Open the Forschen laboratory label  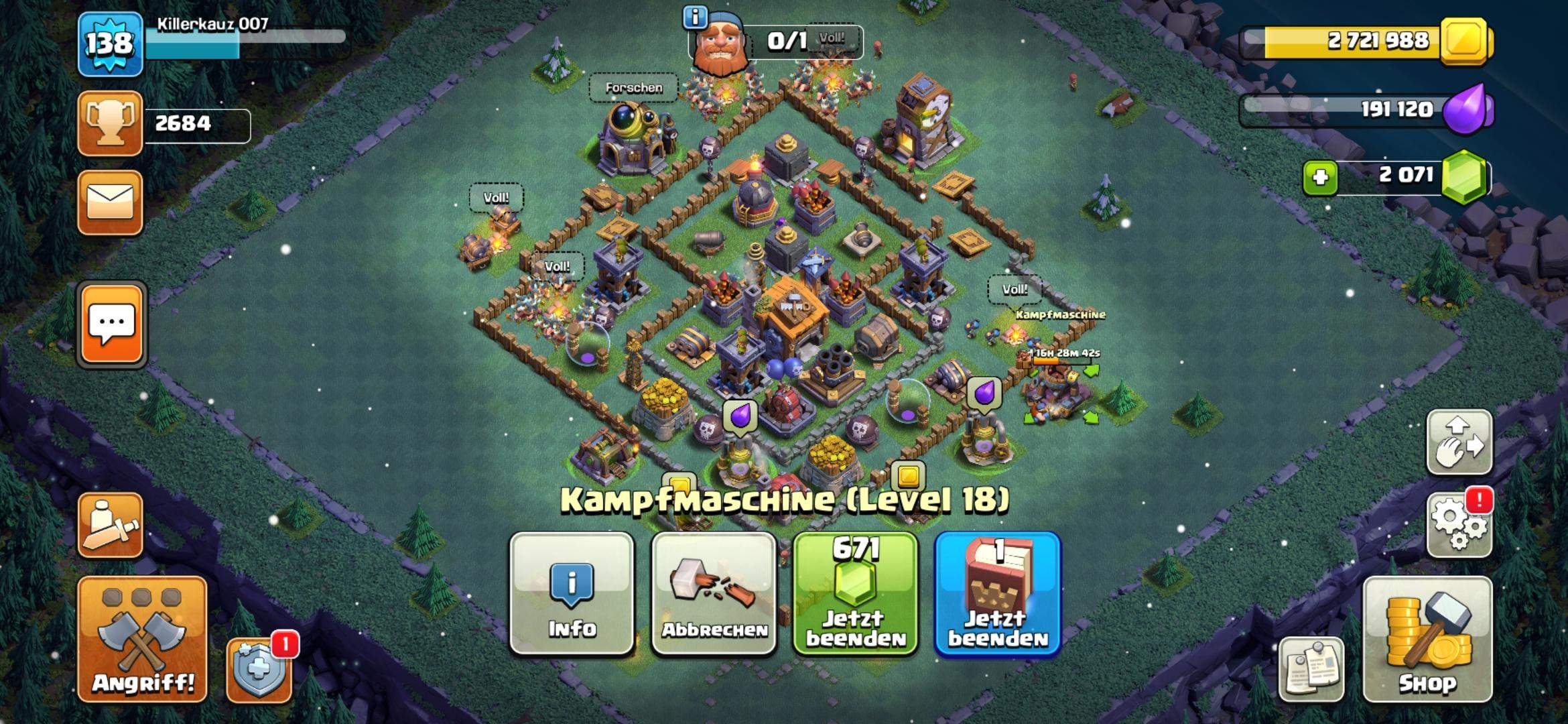(x=633, y=87)
